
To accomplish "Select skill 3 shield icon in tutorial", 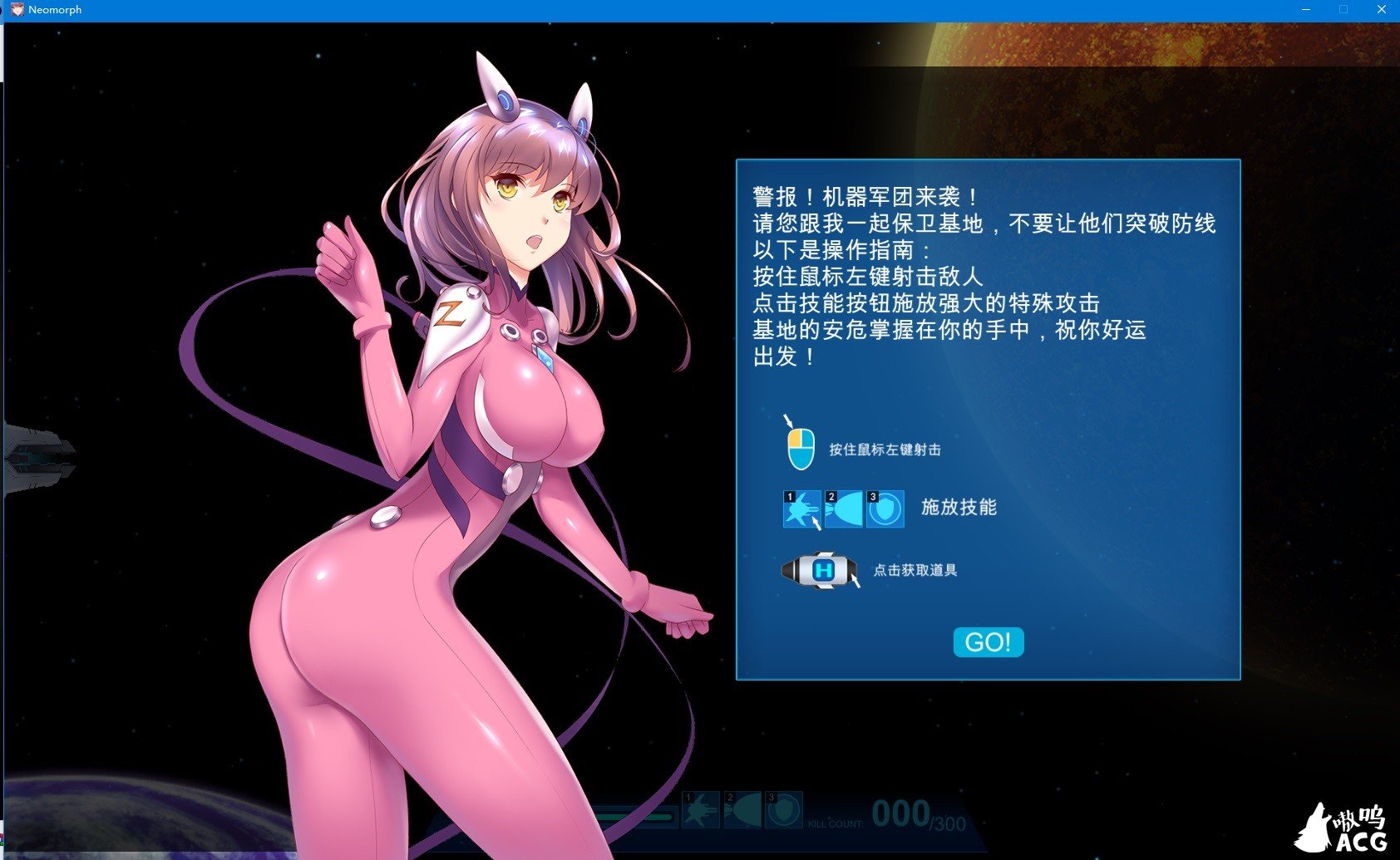I will point(885,509).
